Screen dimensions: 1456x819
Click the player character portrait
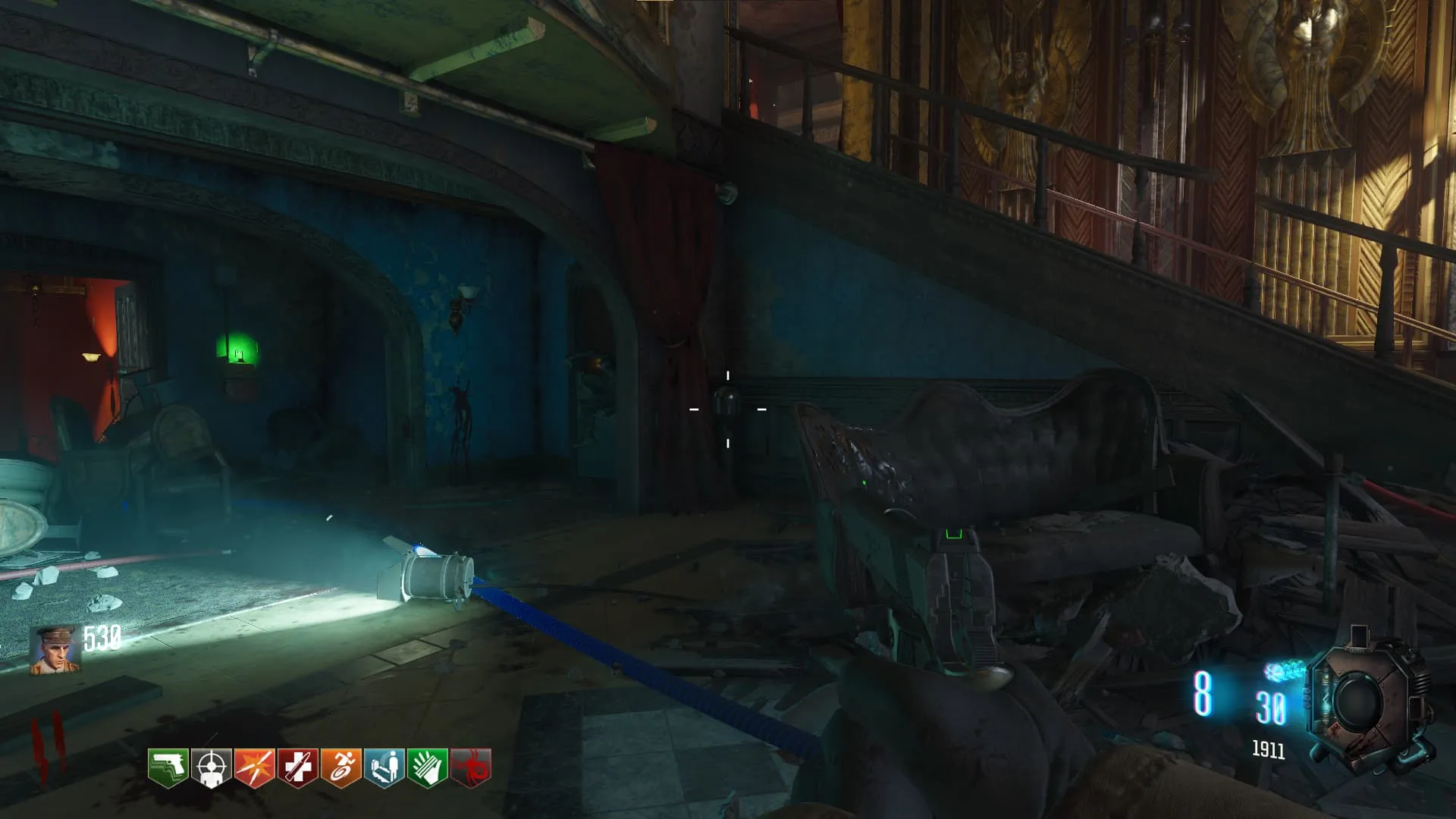click(x=54, y=649)
